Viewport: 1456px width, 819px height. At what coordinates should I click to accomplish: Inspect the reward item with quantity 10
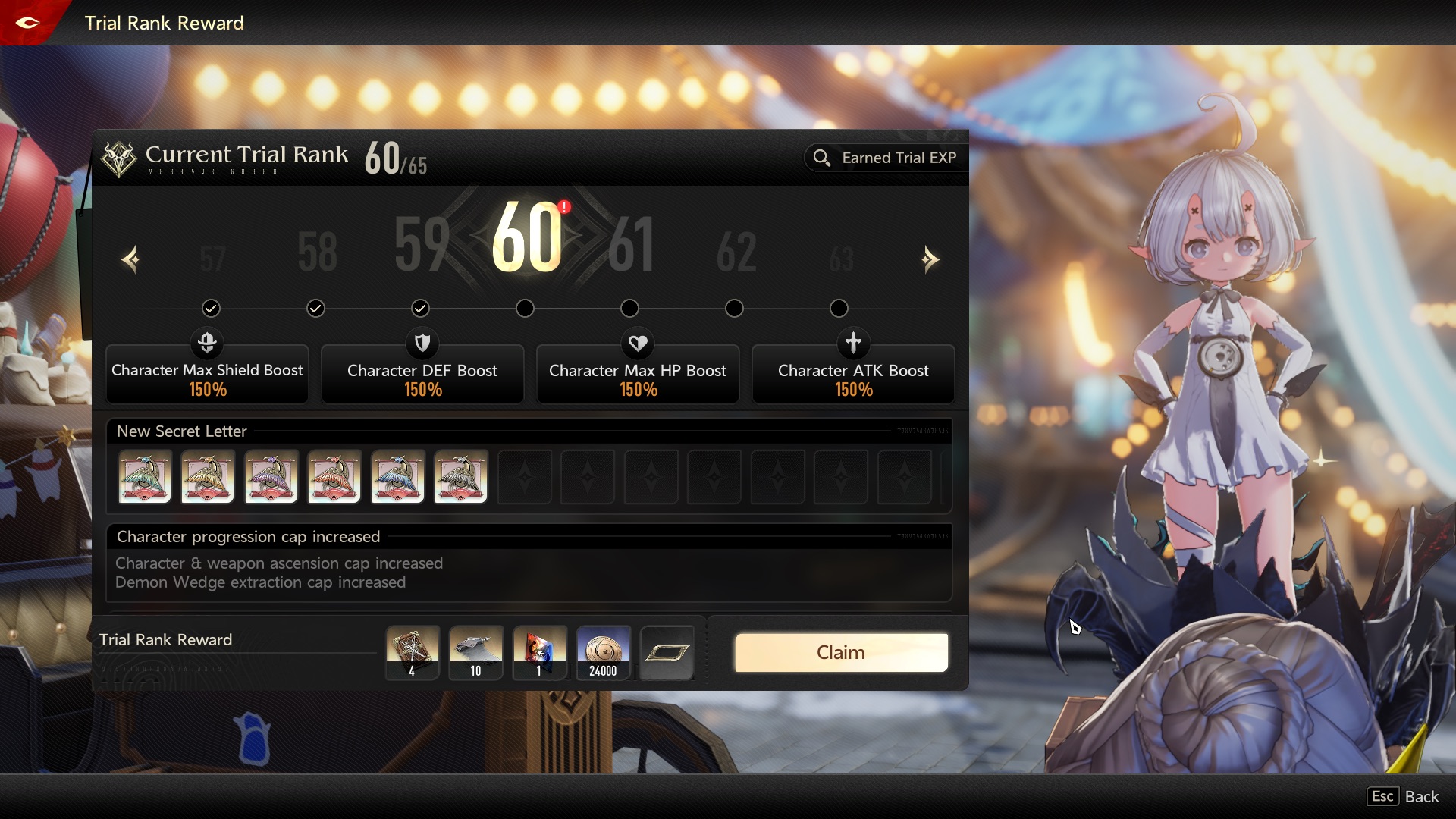tap(476, 652)
